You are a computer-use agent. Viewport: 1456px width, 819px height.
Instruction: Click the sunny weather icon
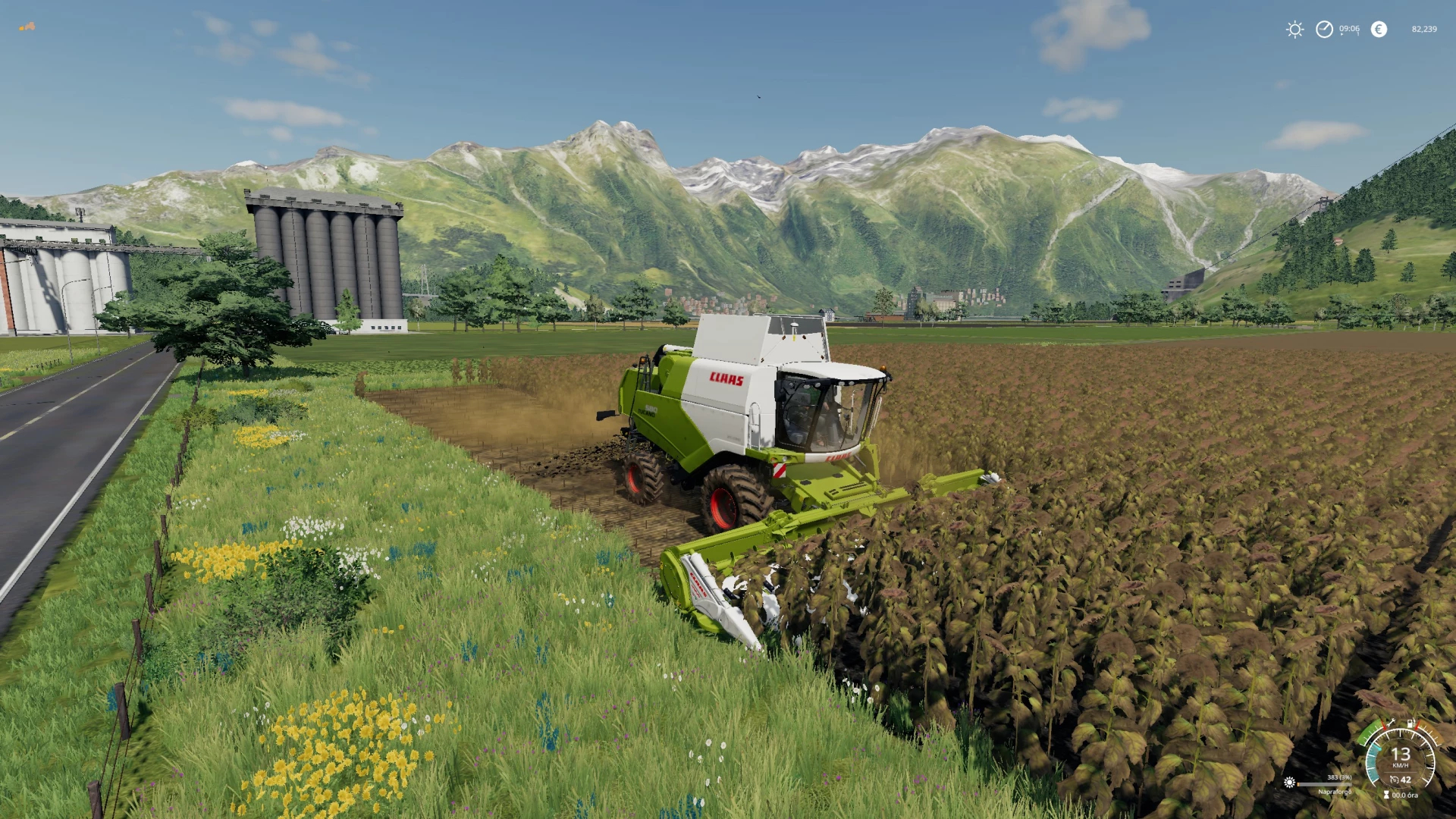pyautogui.click(x=1294, y=30)
